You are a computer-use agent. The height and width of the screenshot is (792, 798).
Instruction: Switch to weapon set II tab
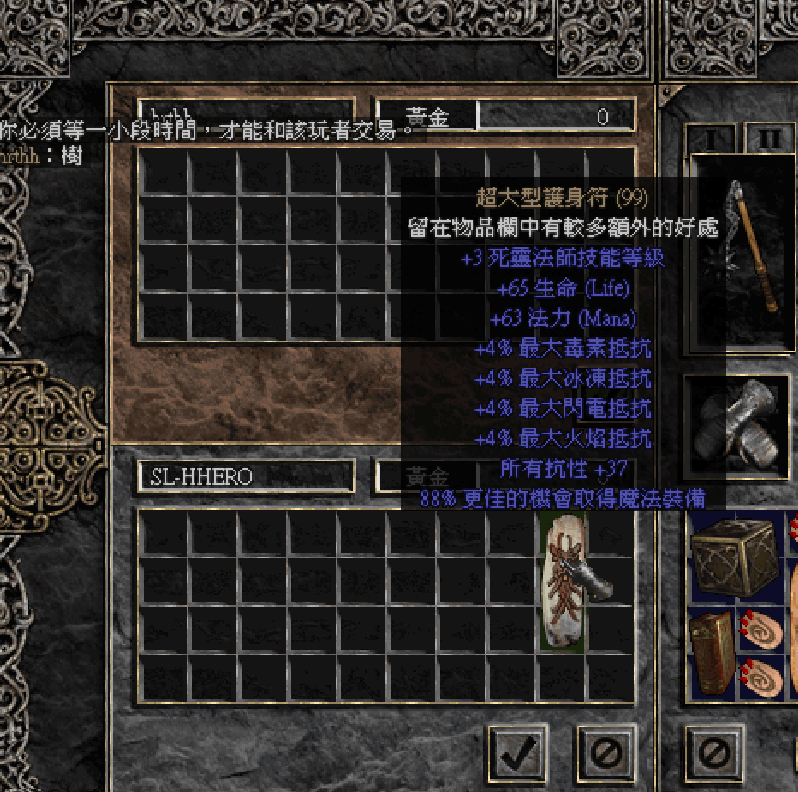(x=769, y=138)
